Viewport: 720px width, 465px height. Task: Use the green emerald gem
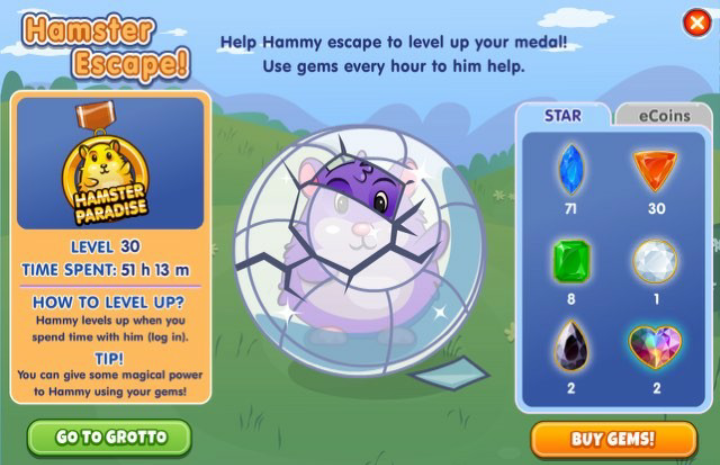(571, 261)
